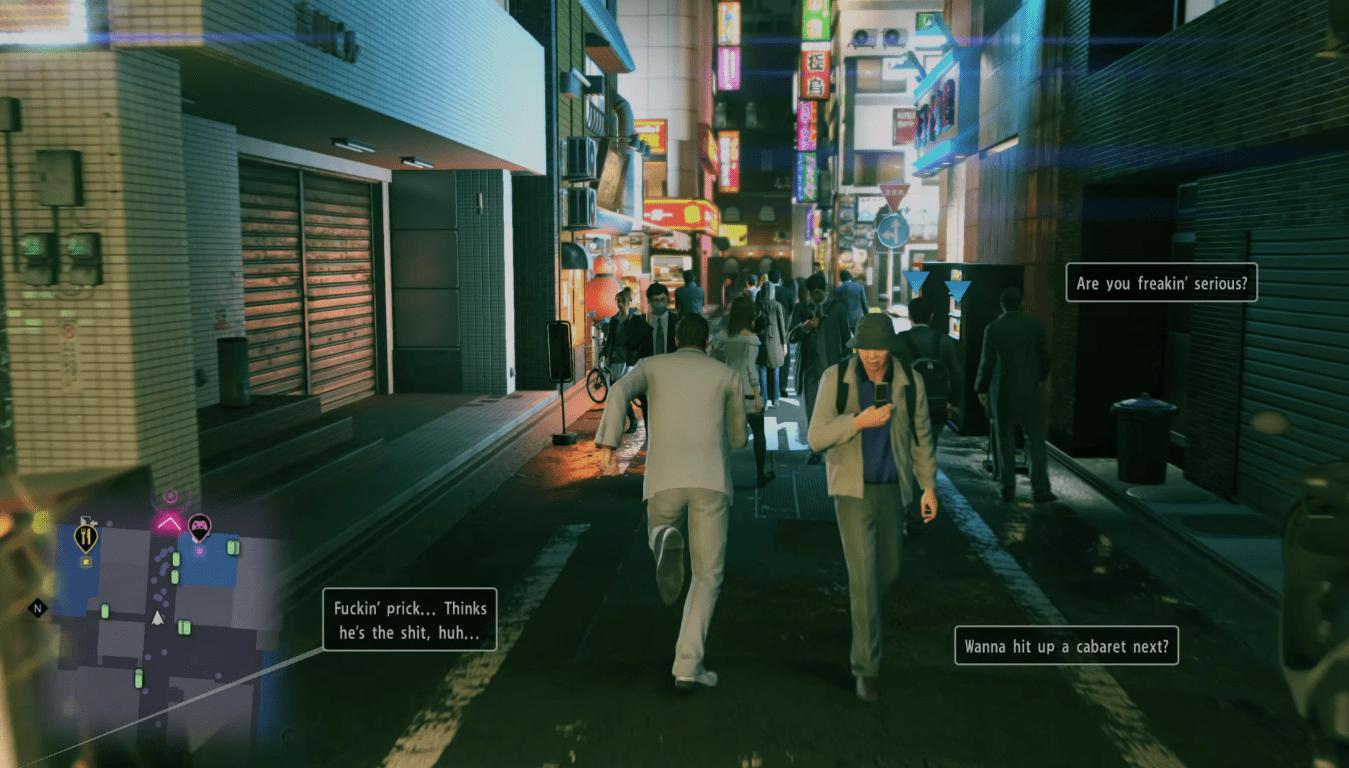Select a green vending machine icon on minimap
1349x768 pixels.
click(x=175, y=560)
